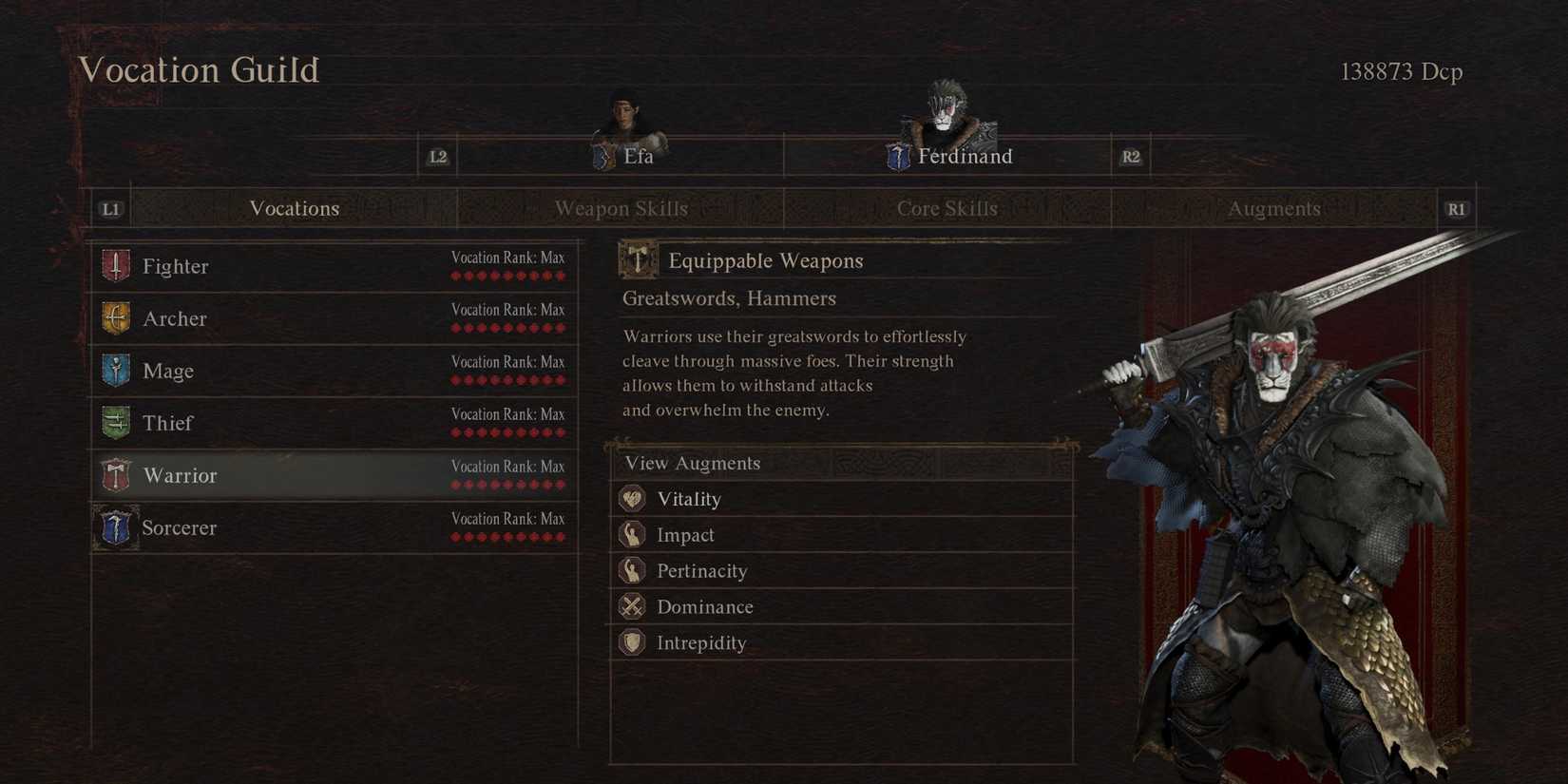Select the Fighter vocation shield icon
1568x784 pixels.
tap(115, 266)
